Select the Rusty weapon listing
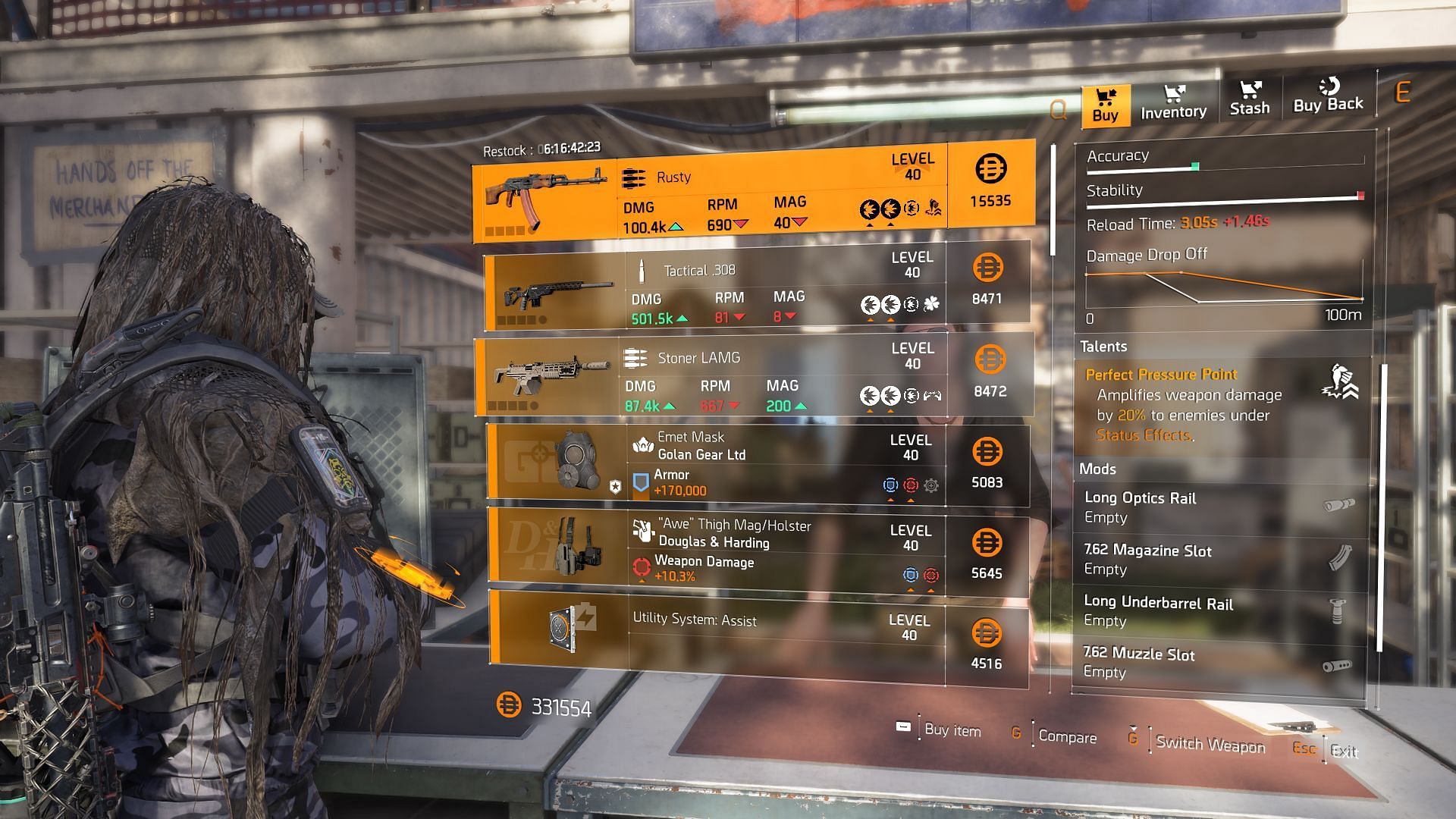 753,192
